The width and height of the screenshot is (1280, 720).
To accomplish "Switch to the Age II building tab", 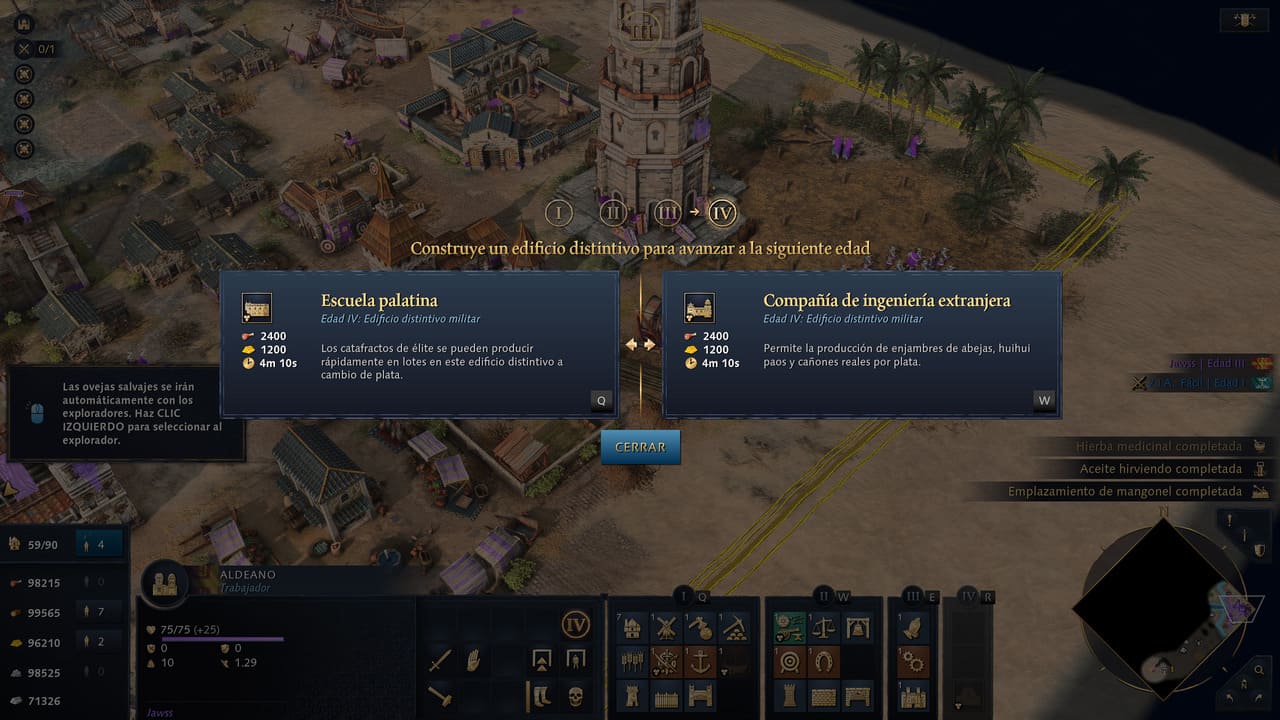I will pos(823,596).
